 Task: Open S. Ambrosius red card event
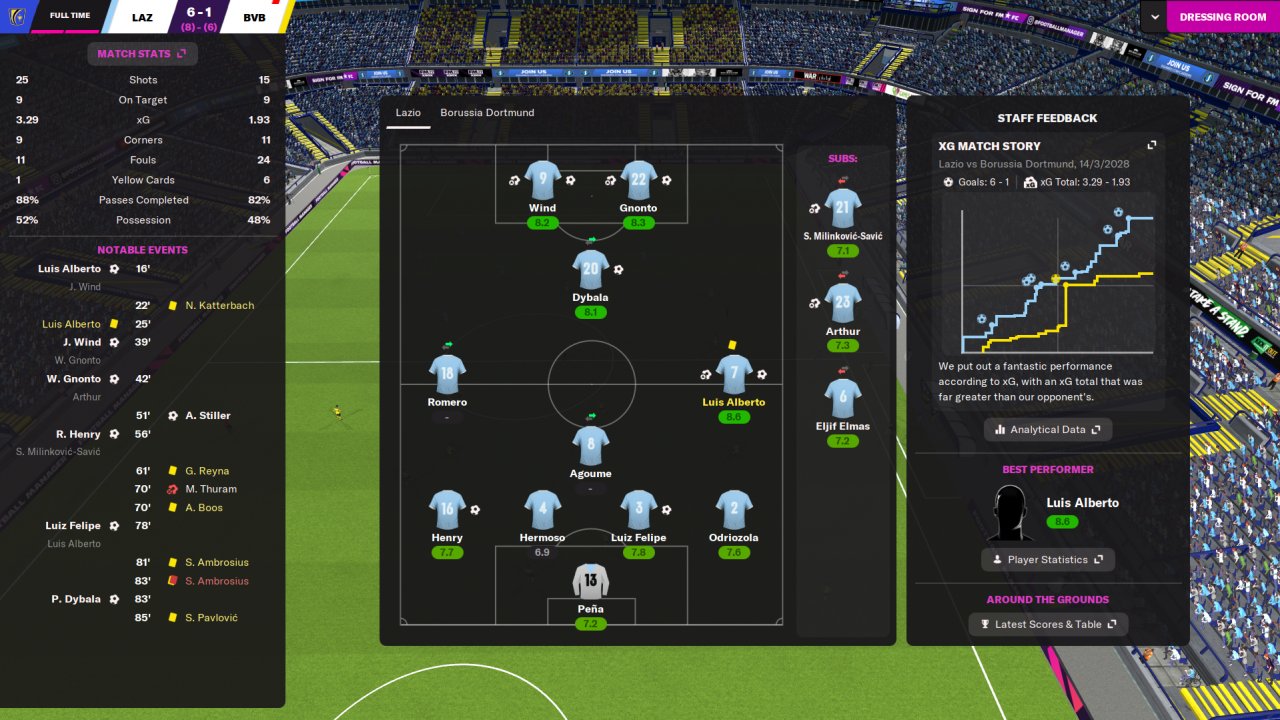(216, 581)
